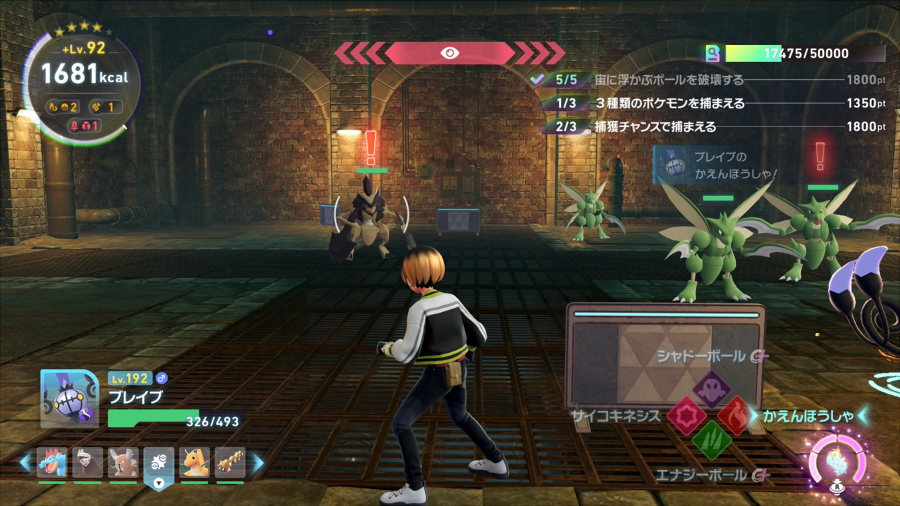Open the Poké Ball selection slot
The width and height of the screenshot is (900, 506).
click(159, 462)
